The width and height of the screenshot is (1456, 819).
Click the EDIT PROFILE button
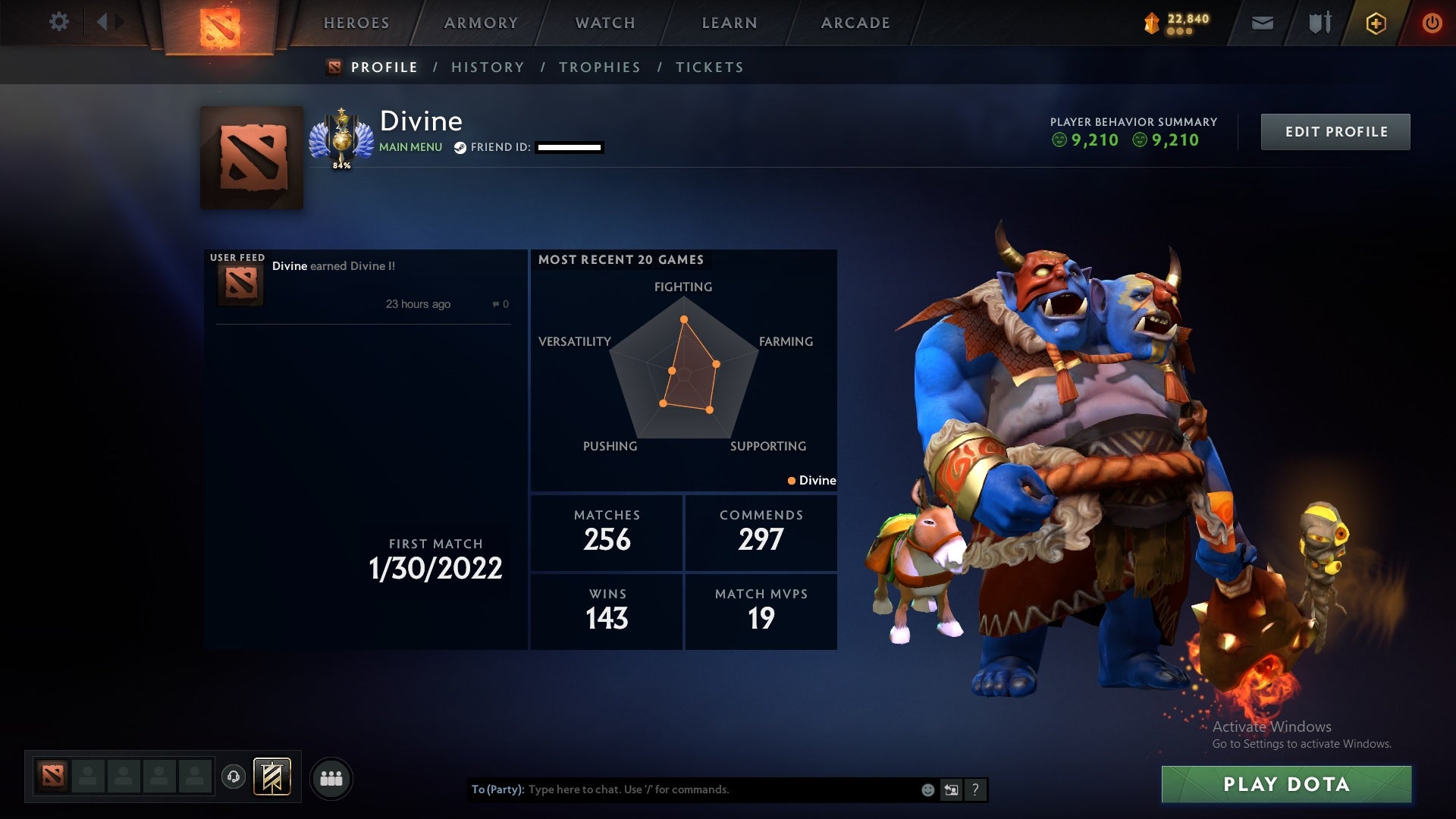click(1335, 130)
